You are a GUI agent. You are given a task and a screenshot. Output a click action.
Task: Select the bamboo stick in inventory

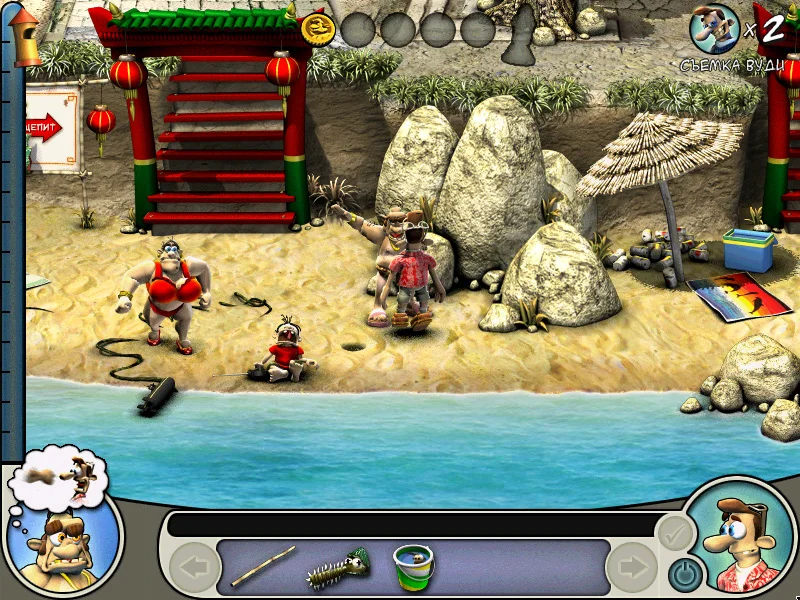pyautogui.click(x=263, y=566)
